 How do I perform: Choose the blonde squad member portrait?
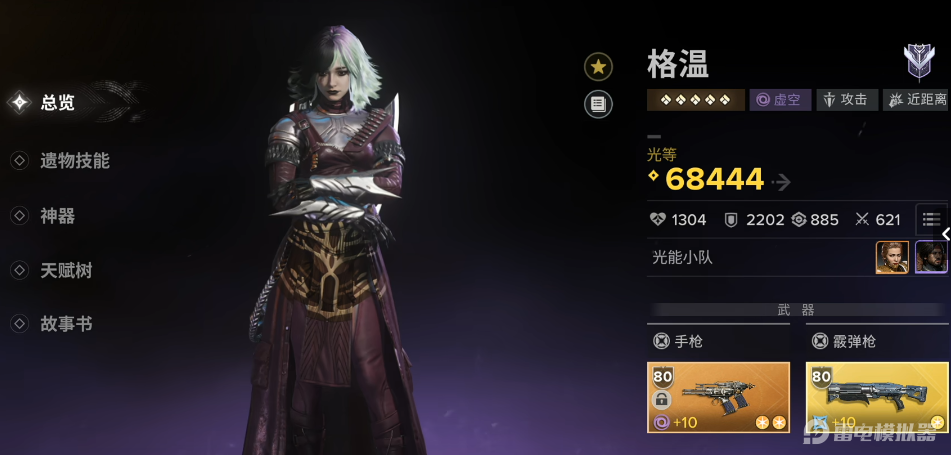pyautogui.click(x=892, y=257)
